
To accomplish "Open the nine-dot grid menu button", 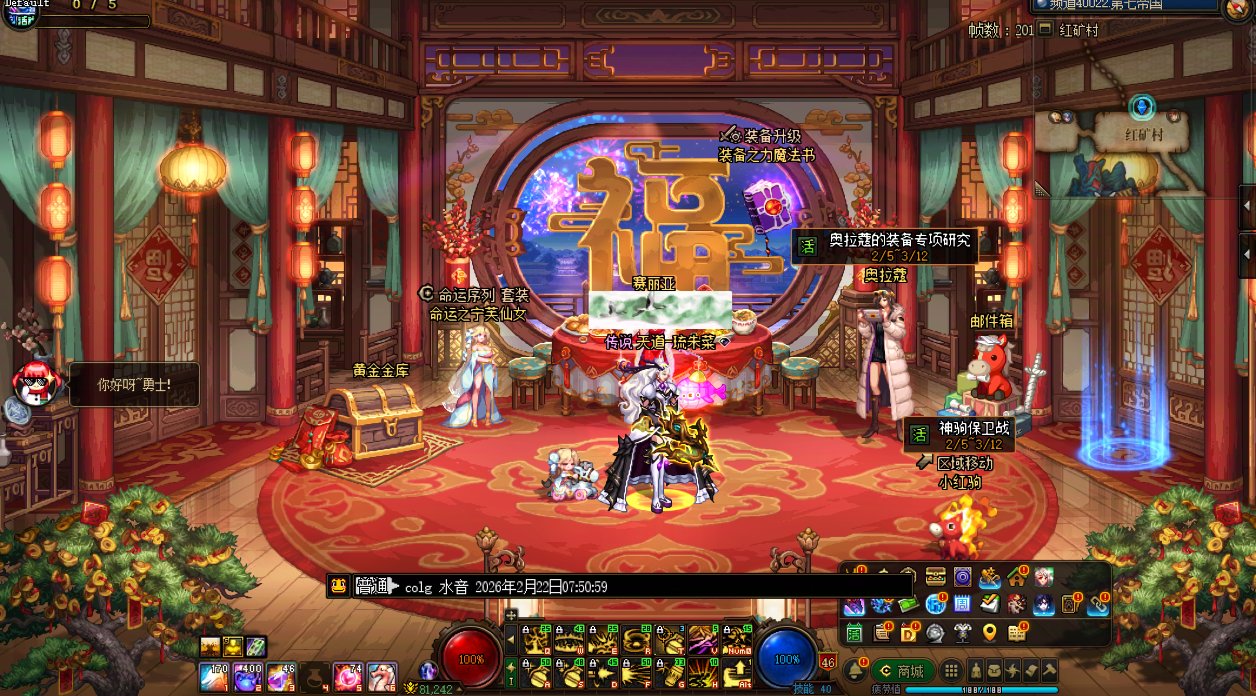I will tap(951, 670).
